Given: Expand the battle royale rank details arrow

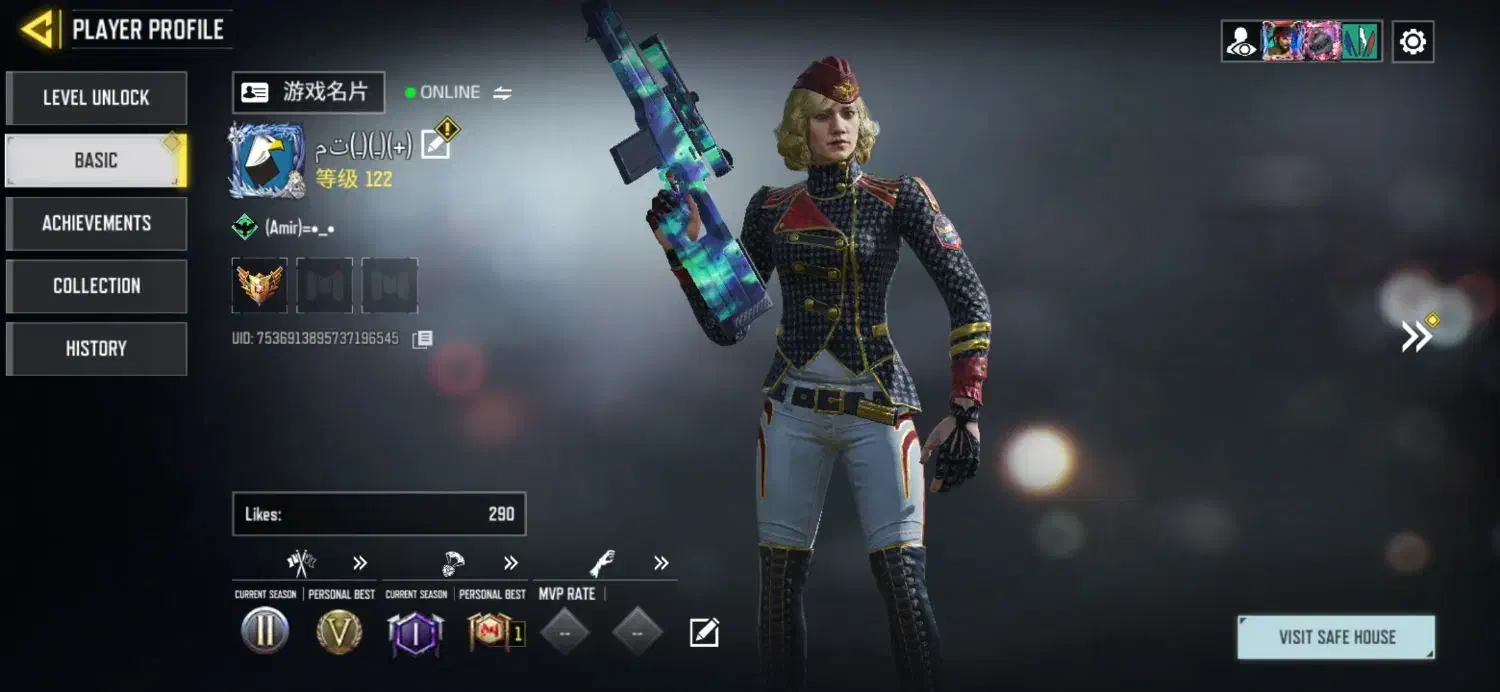Looking at the screenshot, I should pos(511,563).
